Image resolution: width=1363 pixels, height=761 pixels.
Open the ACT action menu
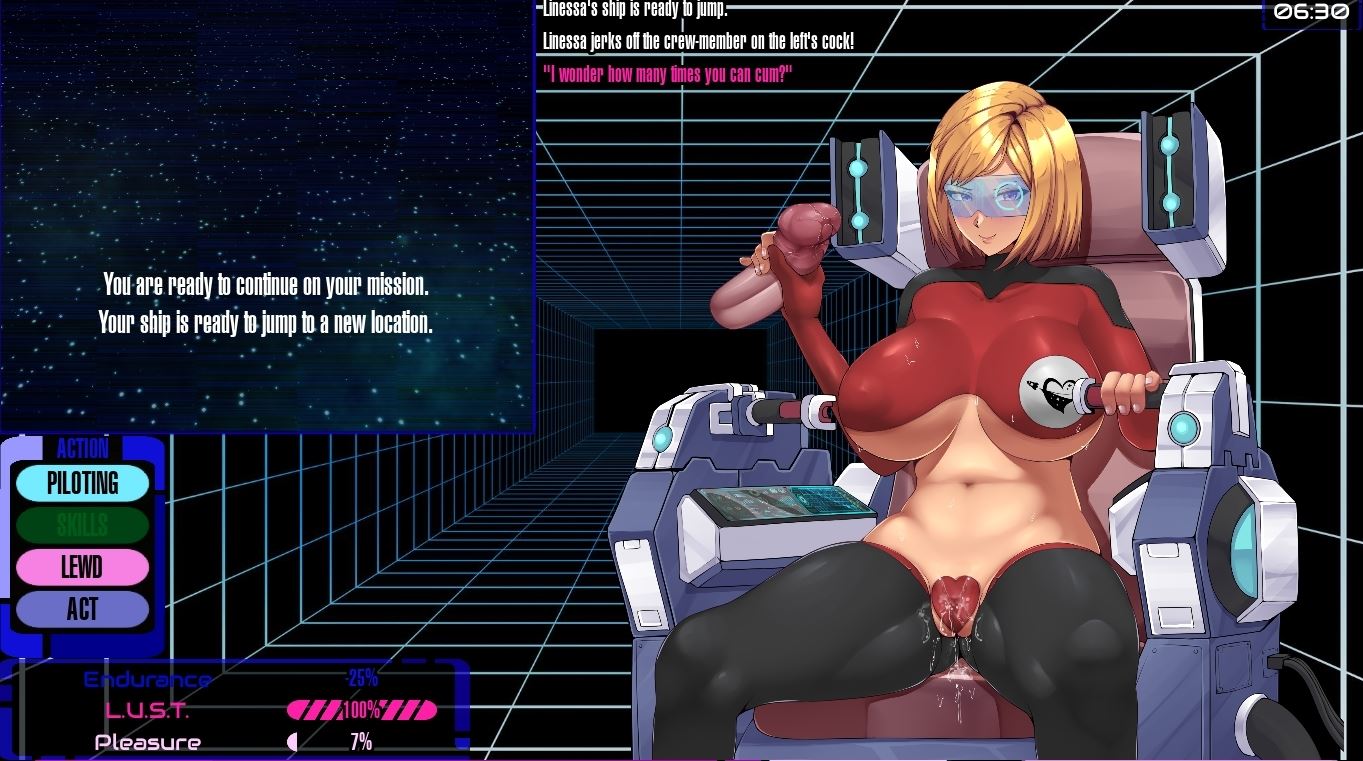click(82, 609)
